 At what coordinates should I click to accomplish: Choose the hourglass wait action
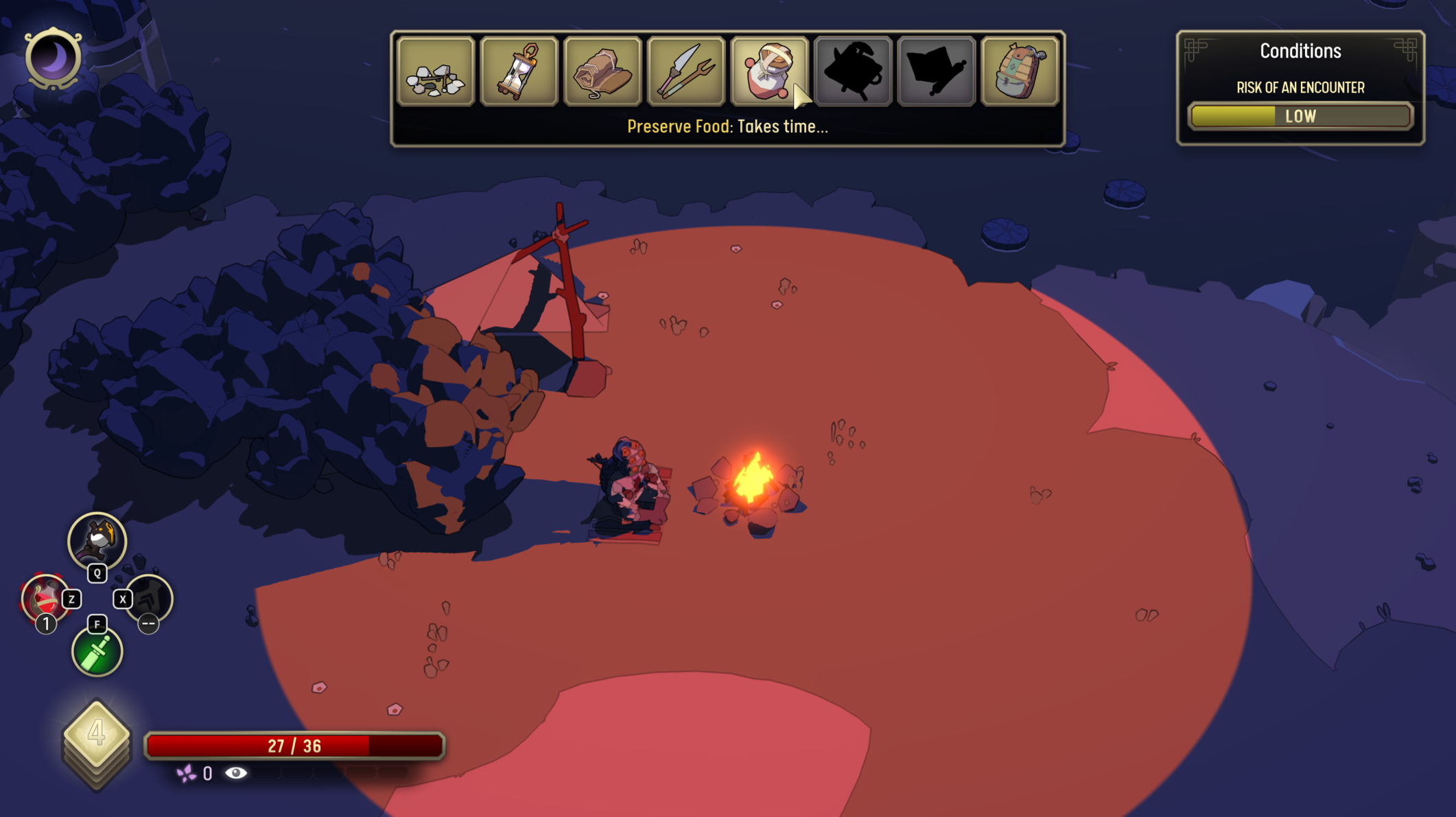pyautogui.click(x=519, y=71)
